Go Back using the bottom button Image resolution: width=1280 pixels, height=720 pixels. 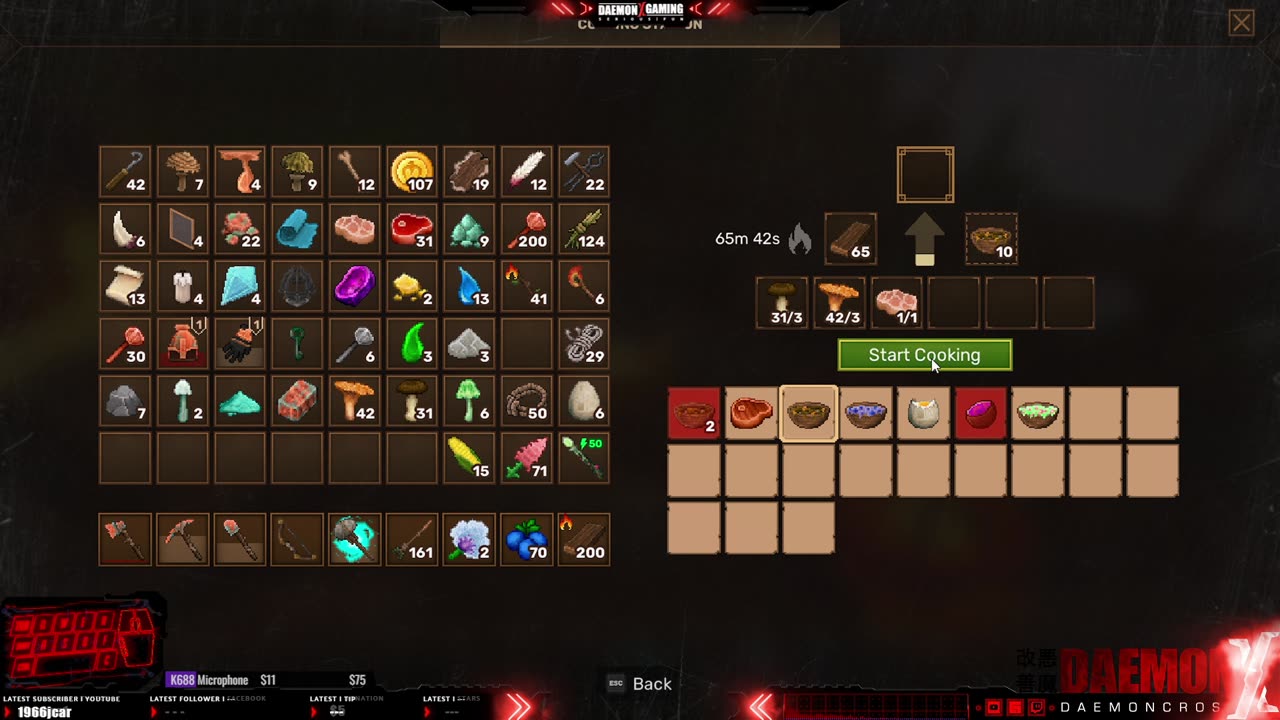(x=640, y=684)
